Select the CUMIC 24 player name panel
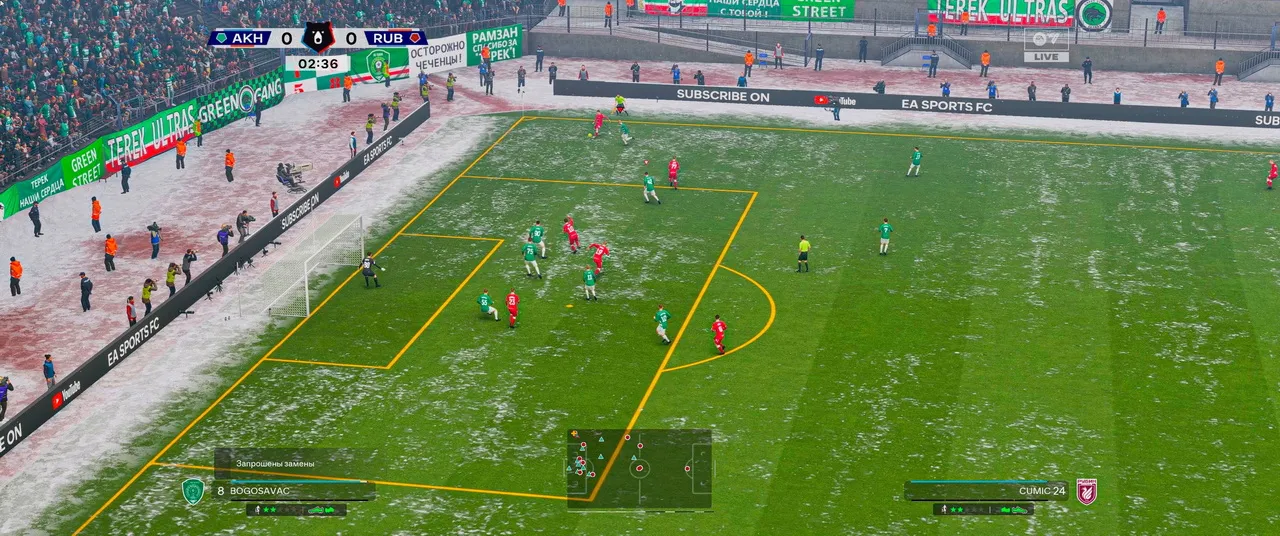Viewport: 1280px width, 536px height. coord(986,491)
